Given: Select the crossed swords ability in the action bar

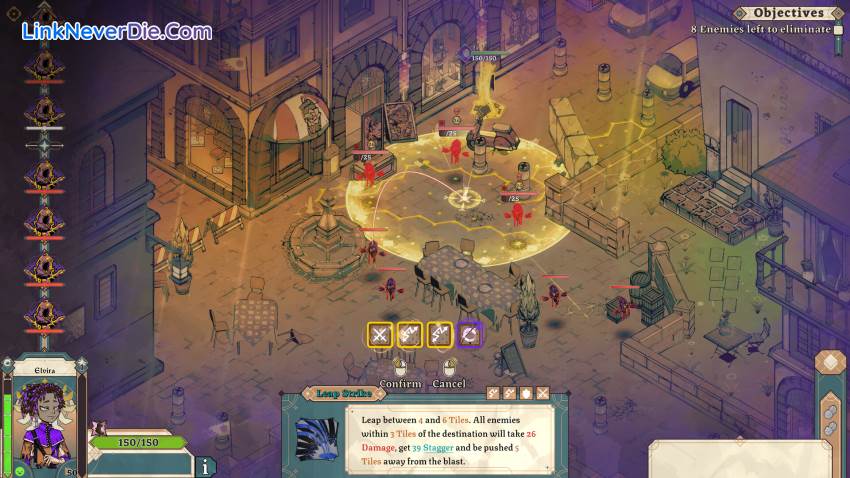Looking at the screenshot, I should click(x=380, y=334).
